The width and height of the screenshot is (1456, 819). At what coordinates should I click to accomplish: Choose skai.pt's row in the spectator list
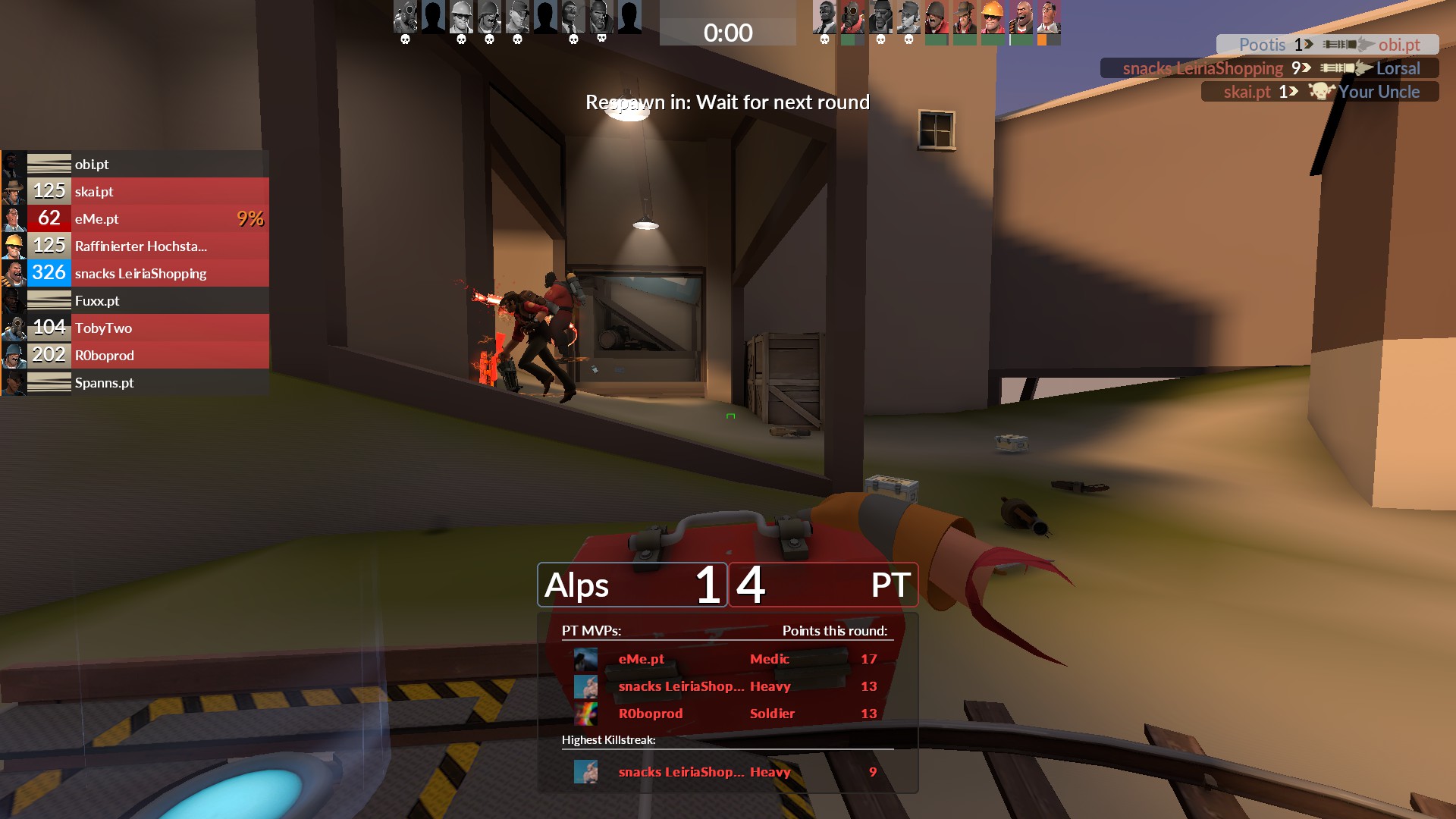point(135,191)
